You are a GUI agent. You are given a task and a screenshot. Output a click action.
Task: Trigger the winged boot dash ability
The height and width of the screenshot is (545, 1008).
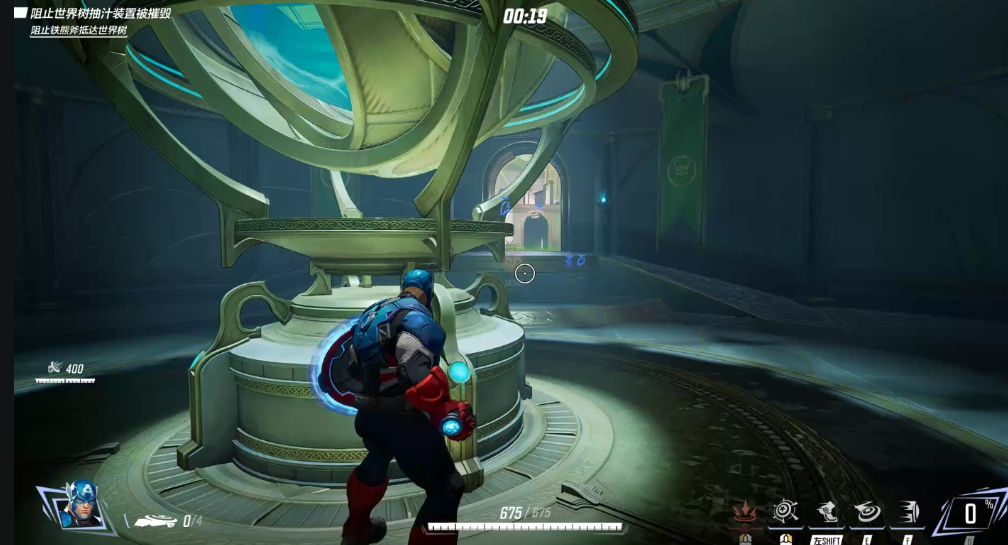point(826,513)
